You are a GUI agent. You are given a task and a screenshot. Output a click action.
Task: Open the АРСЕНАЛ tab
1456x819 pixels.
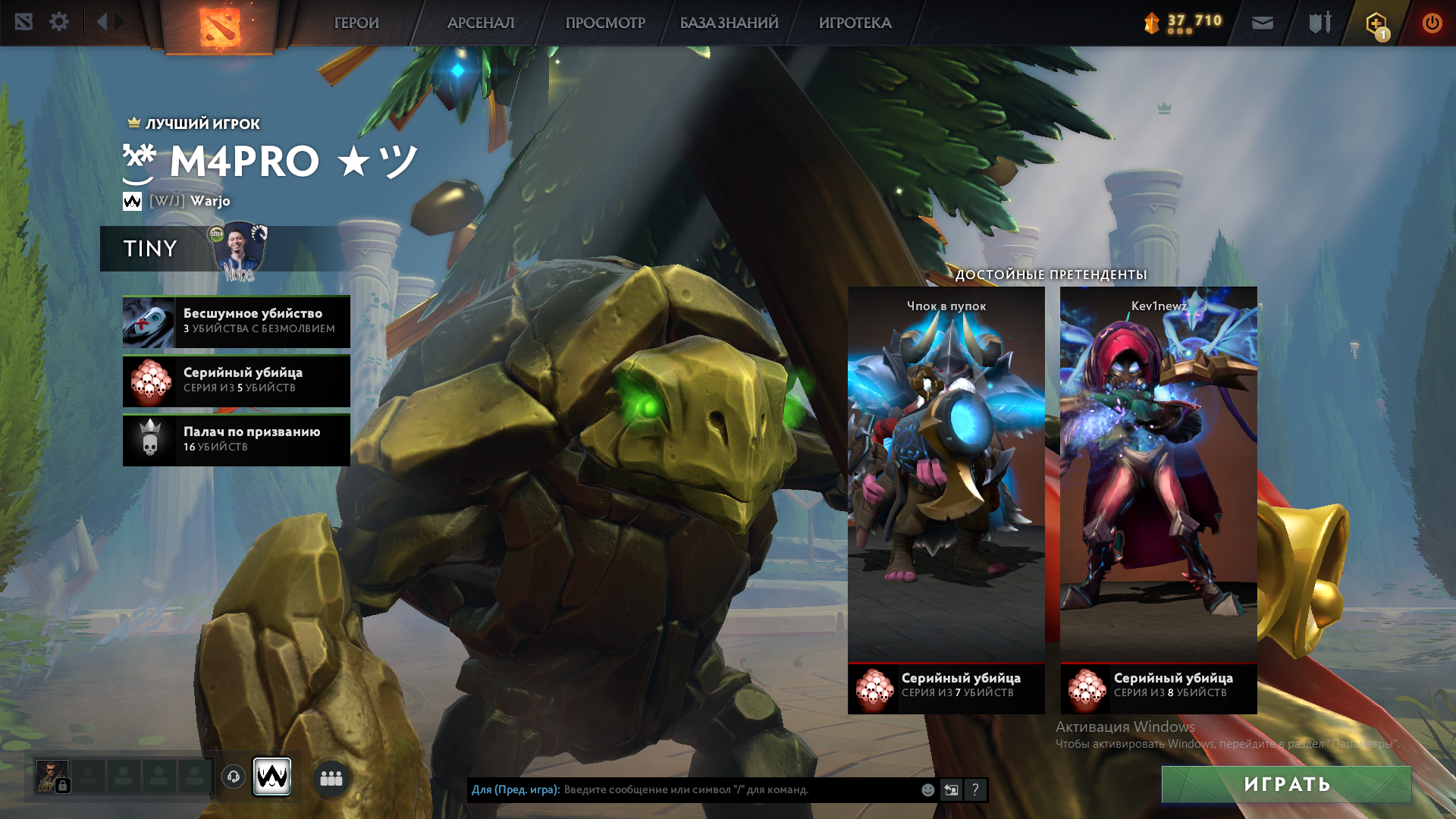481,23
